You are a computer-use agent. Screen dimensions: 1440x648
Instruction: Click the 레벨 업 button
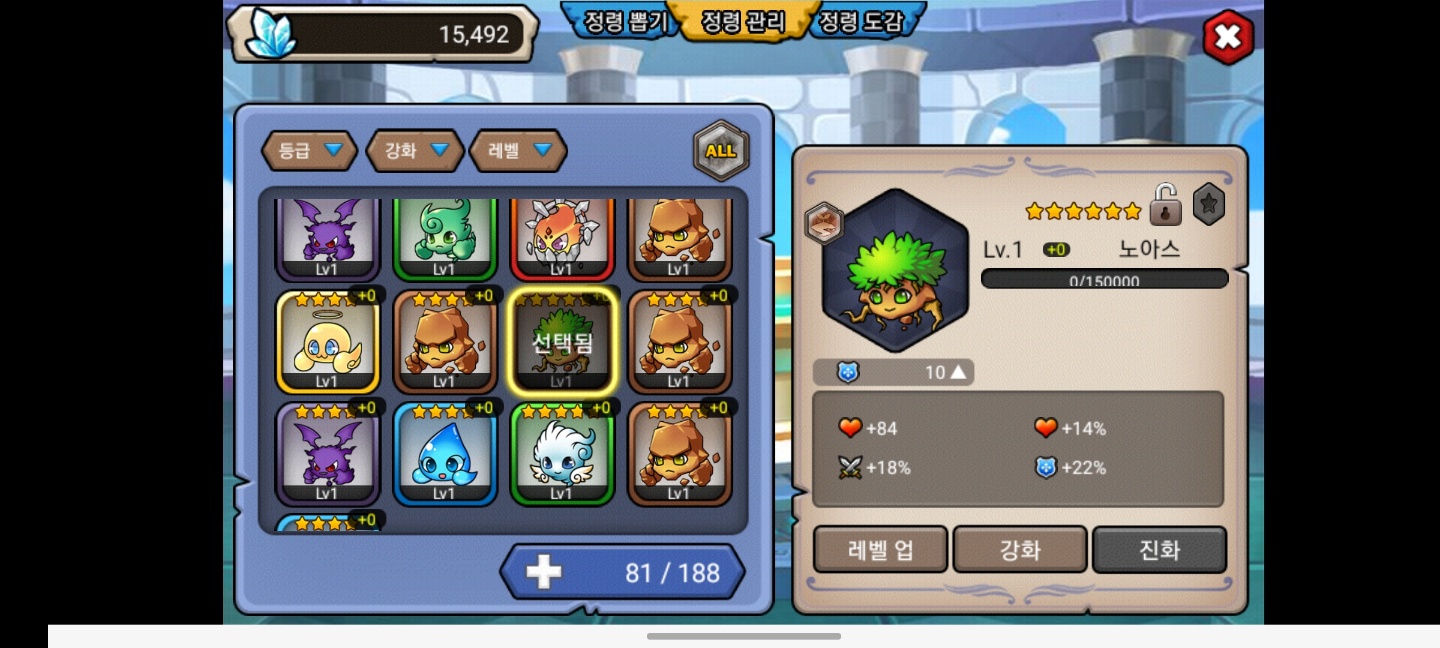click(x=880, y=550)
